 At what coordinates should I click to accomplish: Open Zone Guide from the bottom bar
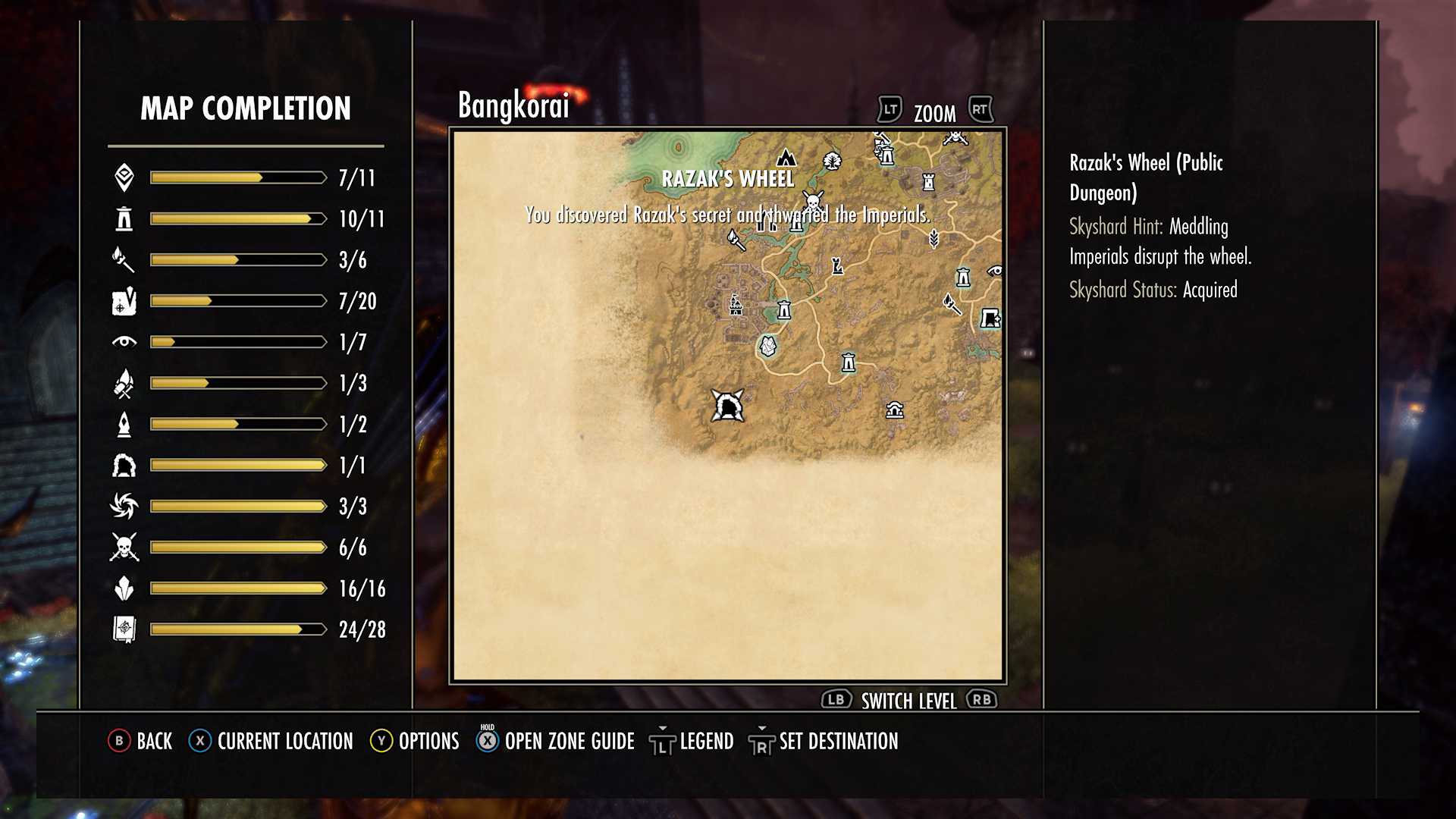tap(556, 741)
